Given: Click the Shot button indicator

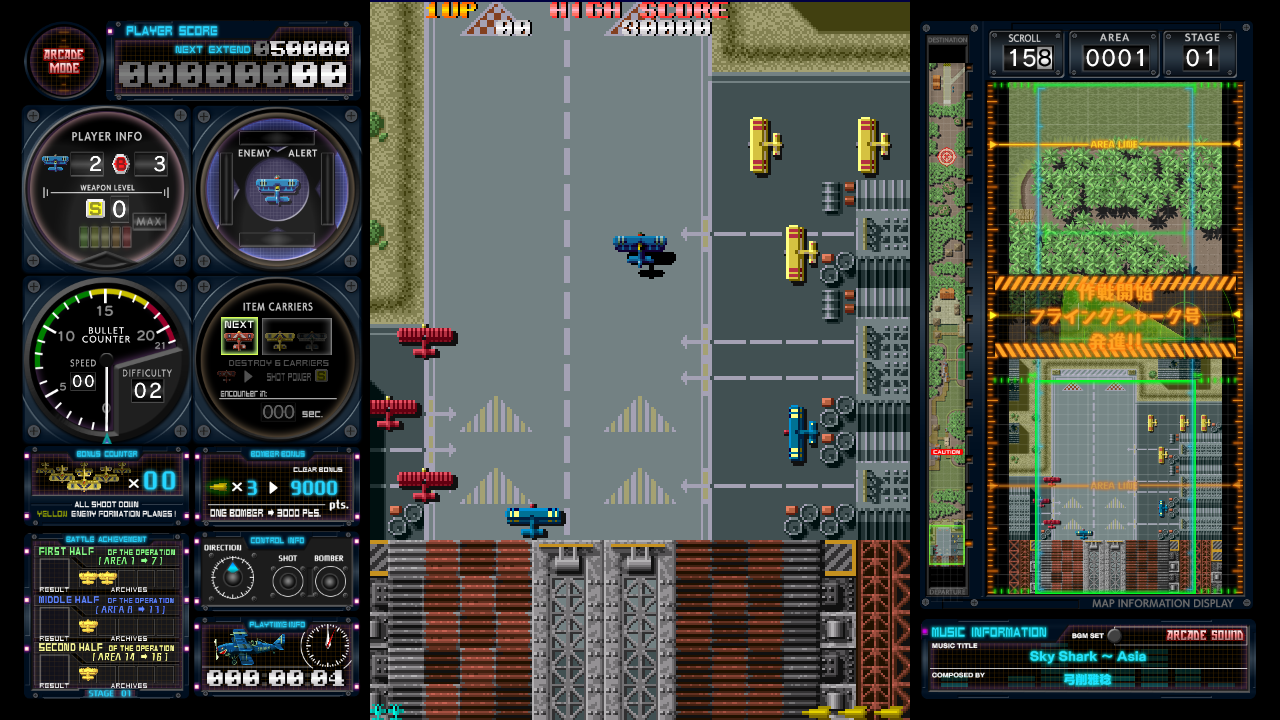Looking at the screenshot, I should [288, 580].
